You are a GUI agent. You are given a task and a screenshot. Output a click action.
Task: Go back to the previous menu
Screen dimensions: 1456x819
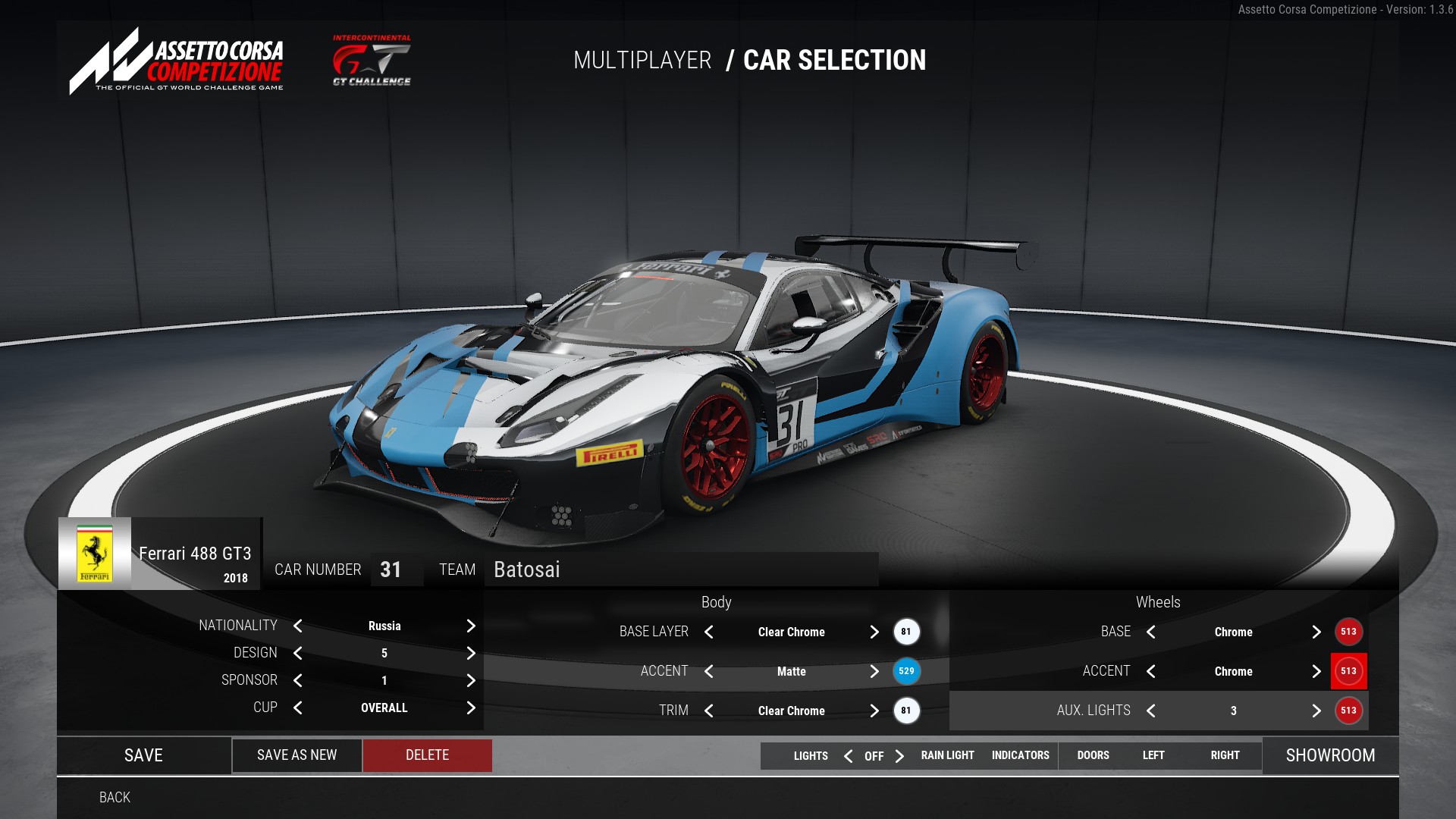(115, 798)
